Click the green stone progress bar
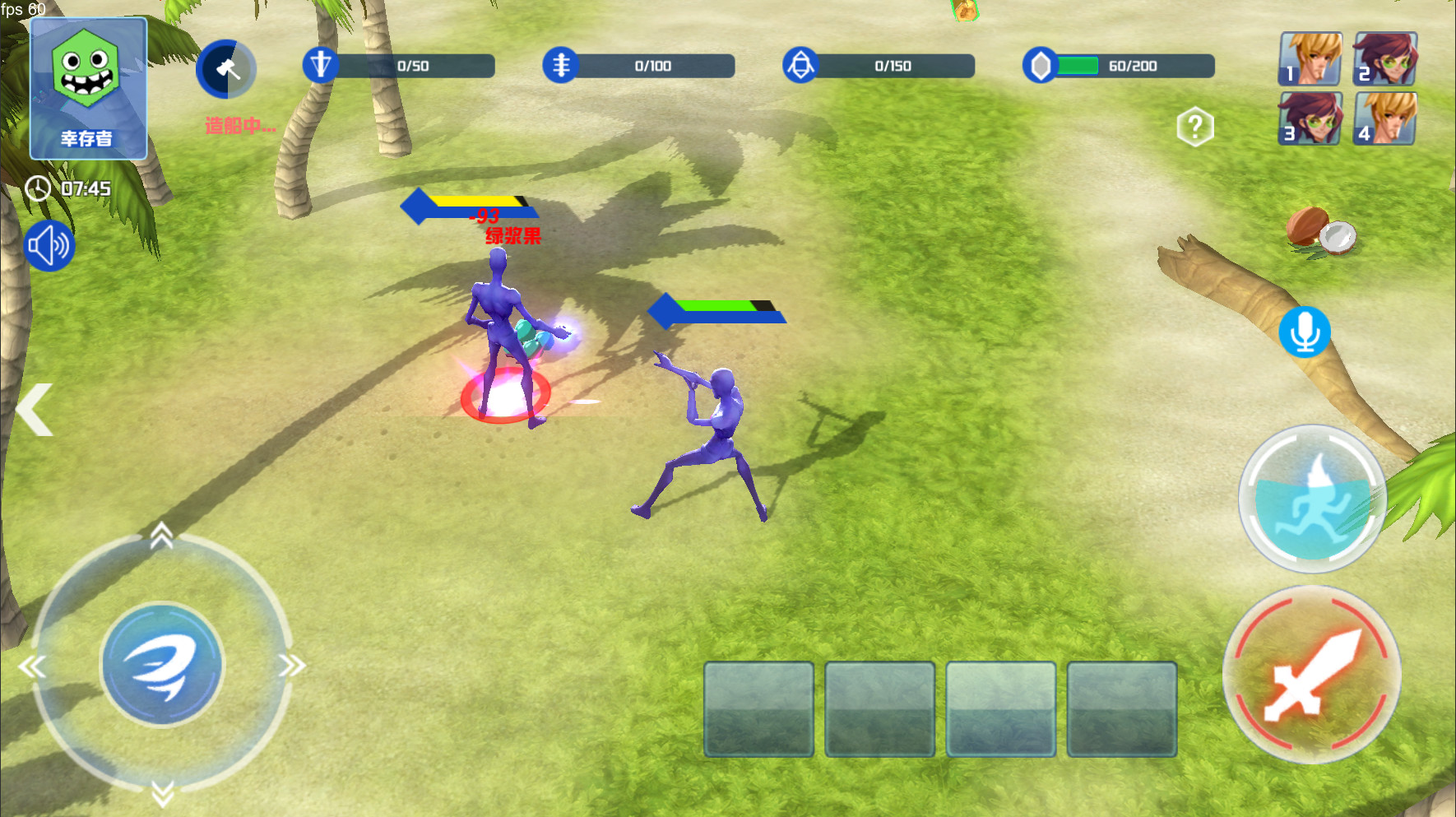 [1078, 66]
